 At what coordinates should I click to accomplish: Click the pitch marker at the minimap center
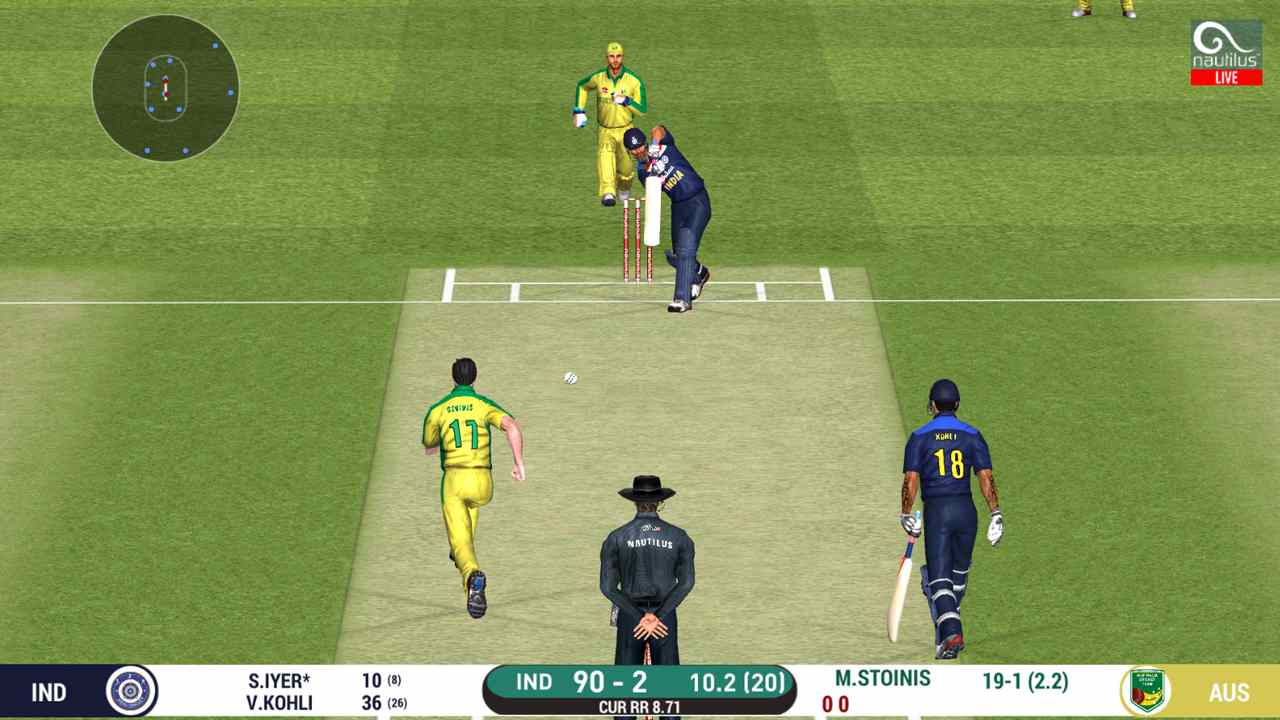[165, 88]
